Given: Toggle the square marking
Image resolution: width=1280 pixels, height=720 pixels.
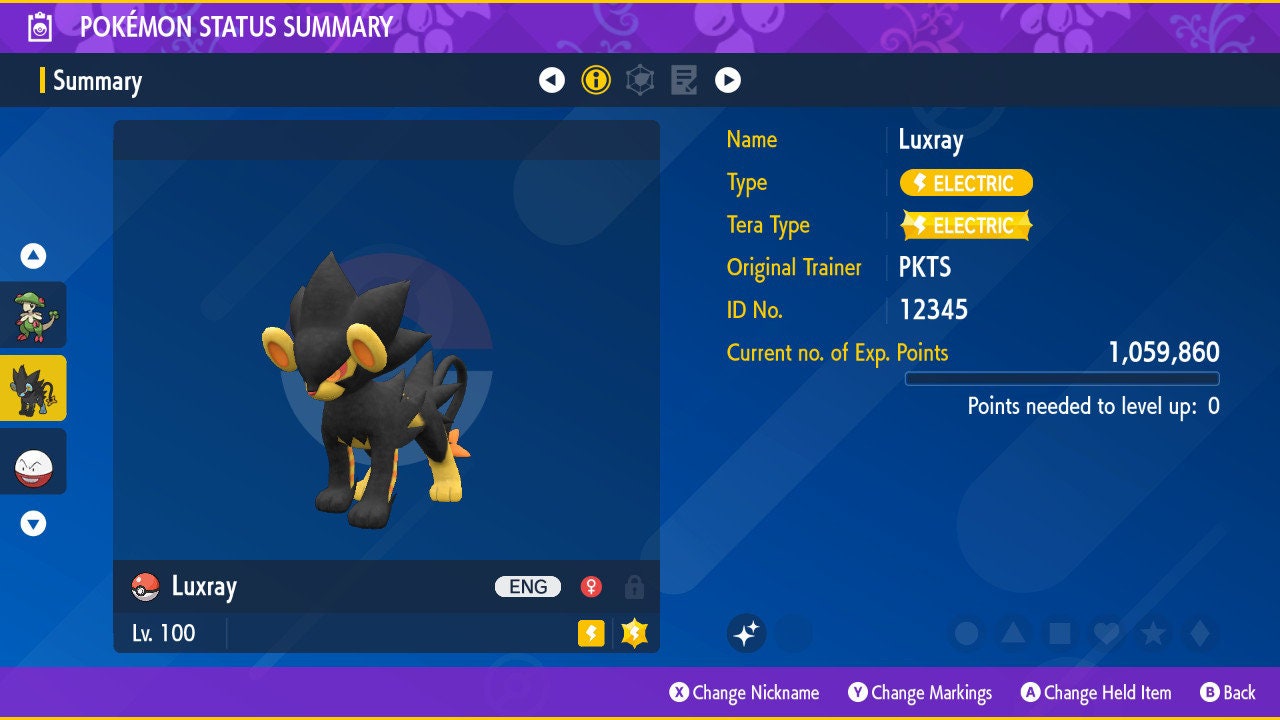Looking at the screenshot, I should [1060, 633].
